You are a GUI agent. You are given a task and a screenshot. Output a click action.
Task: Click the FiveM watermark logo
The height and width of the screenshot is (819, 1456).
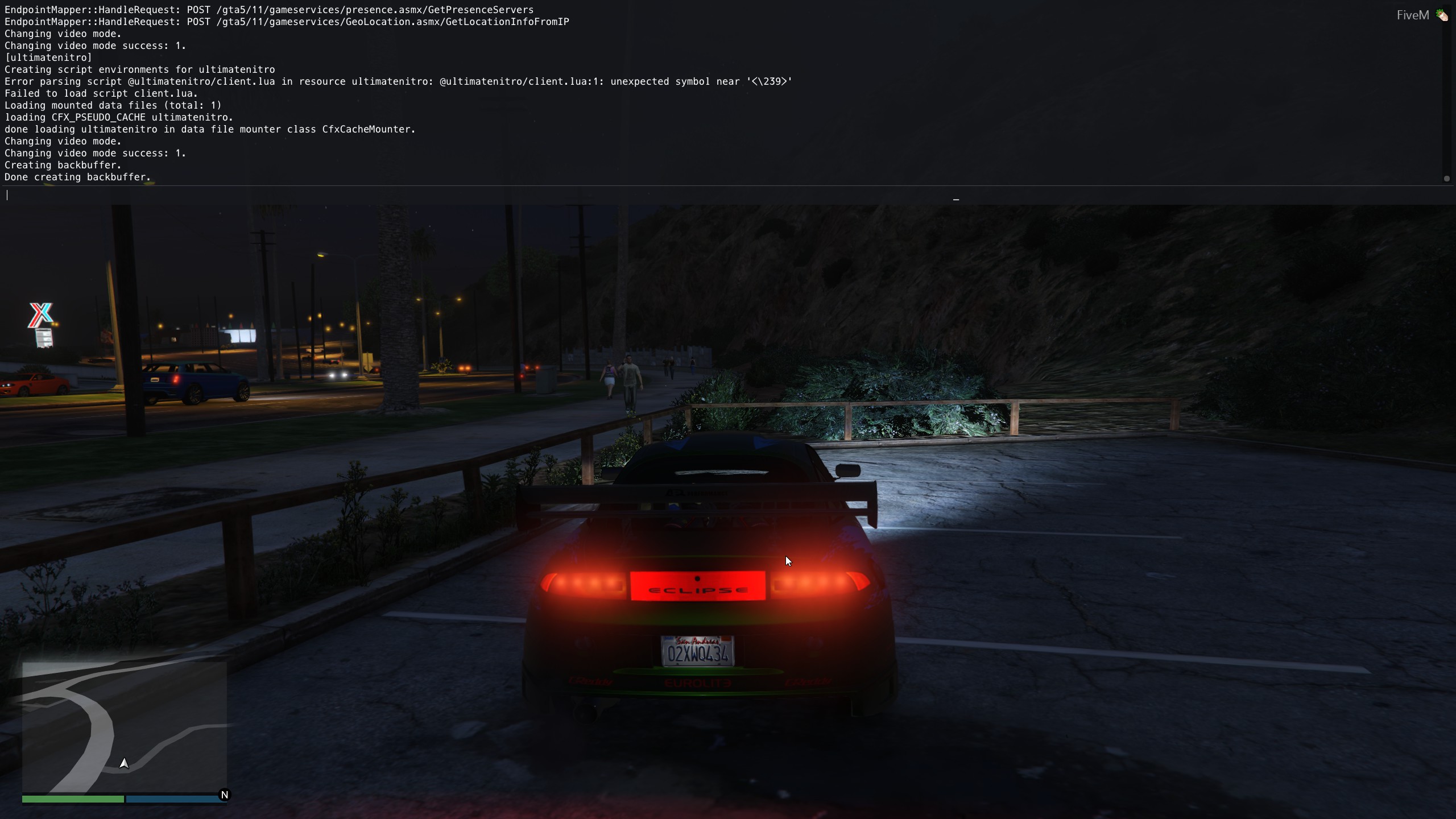coord(1414,15)
